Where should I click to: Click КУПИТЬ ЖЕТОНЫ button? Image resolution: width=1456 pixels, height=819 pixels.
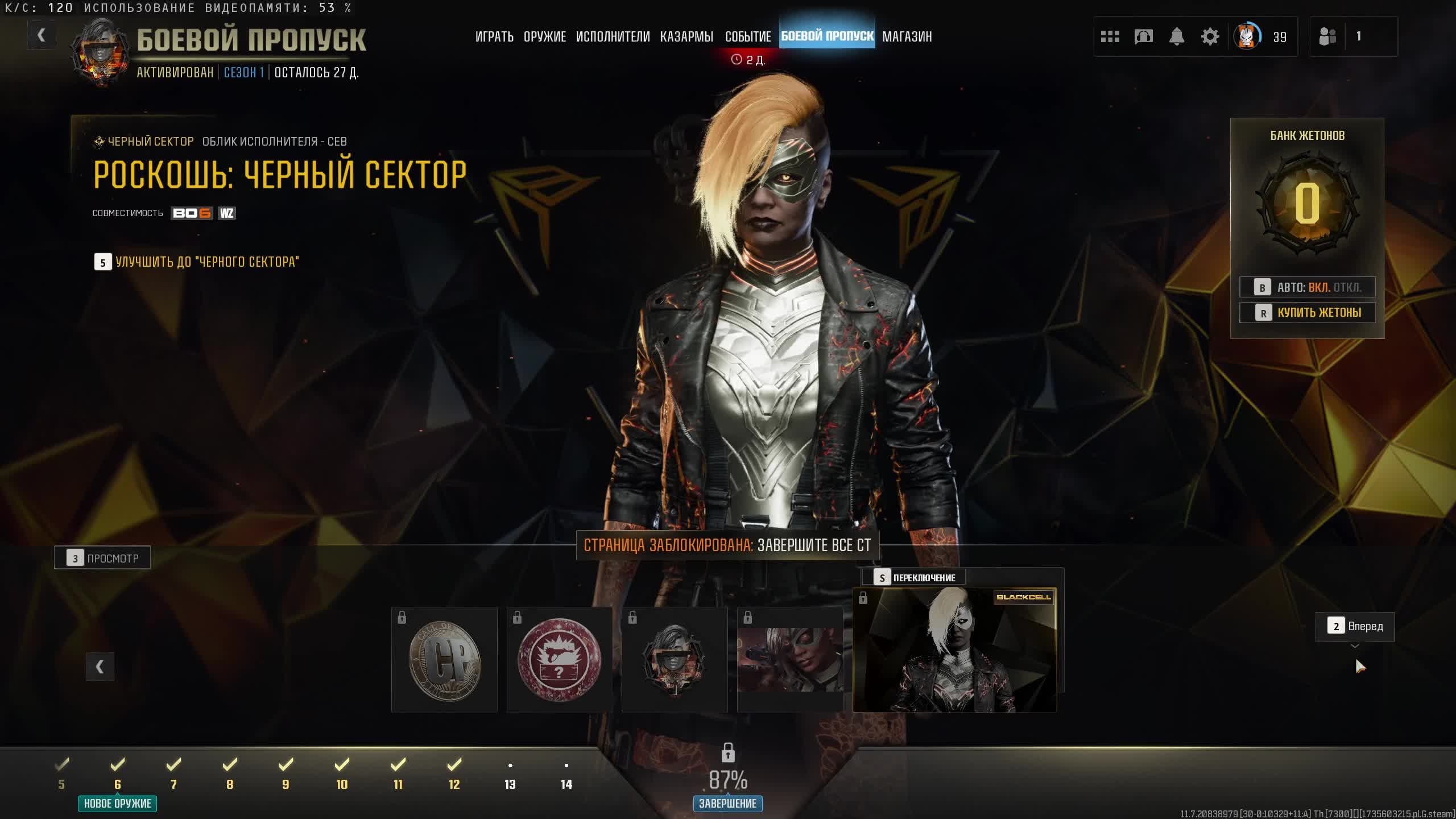point(1307,312)
